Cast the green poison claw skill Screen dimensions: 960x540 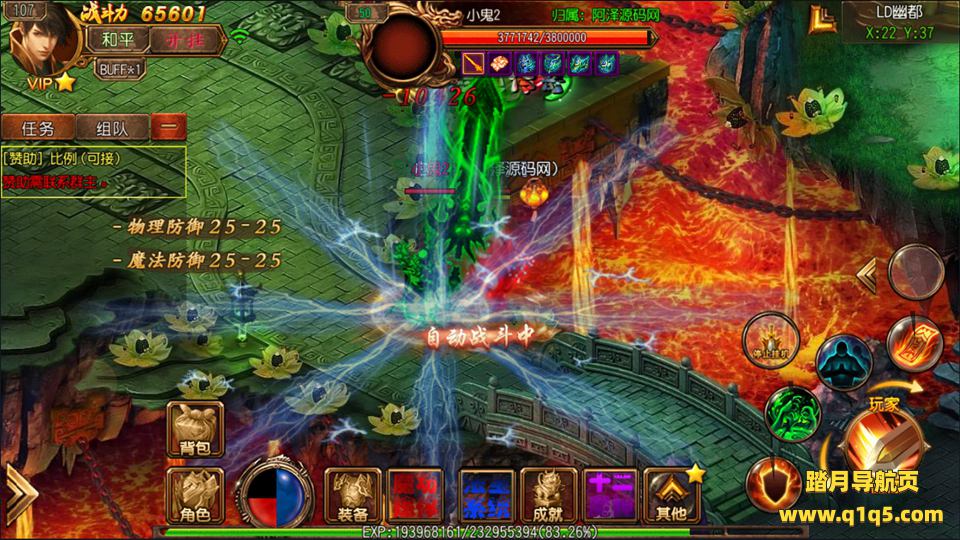pyautogui.click(x=792, y=411)
